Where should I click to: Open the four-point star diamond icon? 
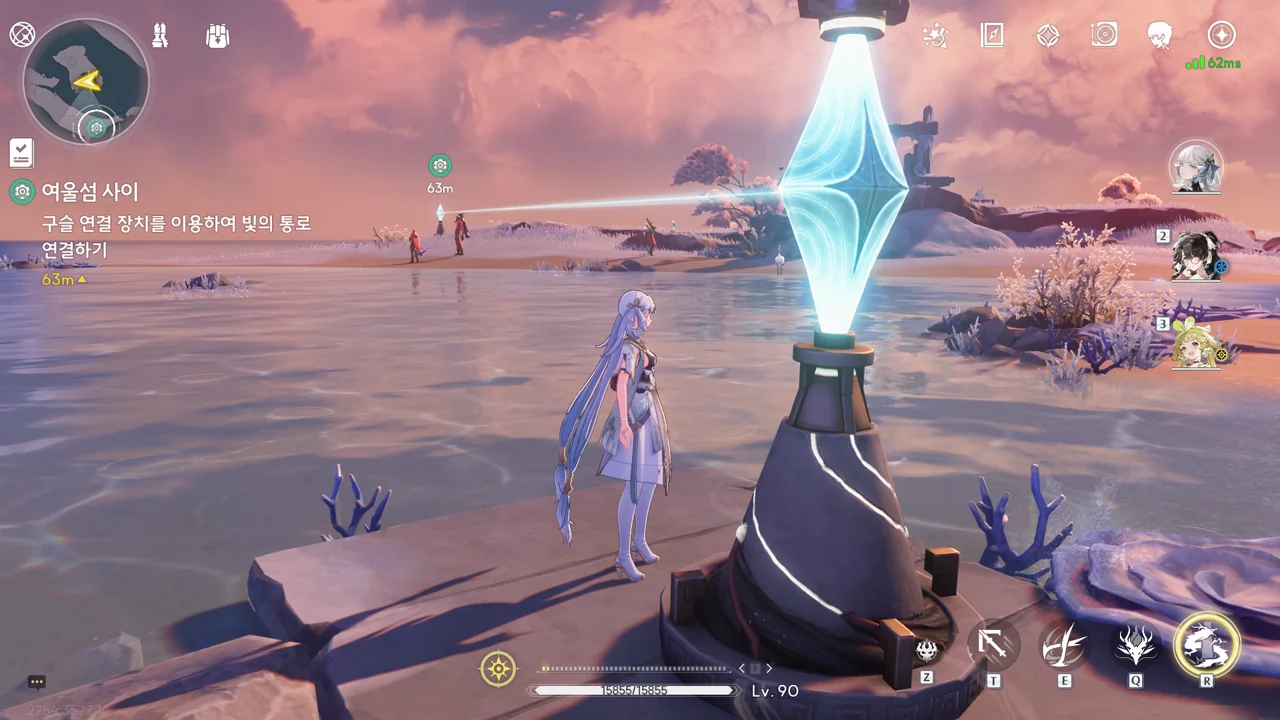point(1047,36)
